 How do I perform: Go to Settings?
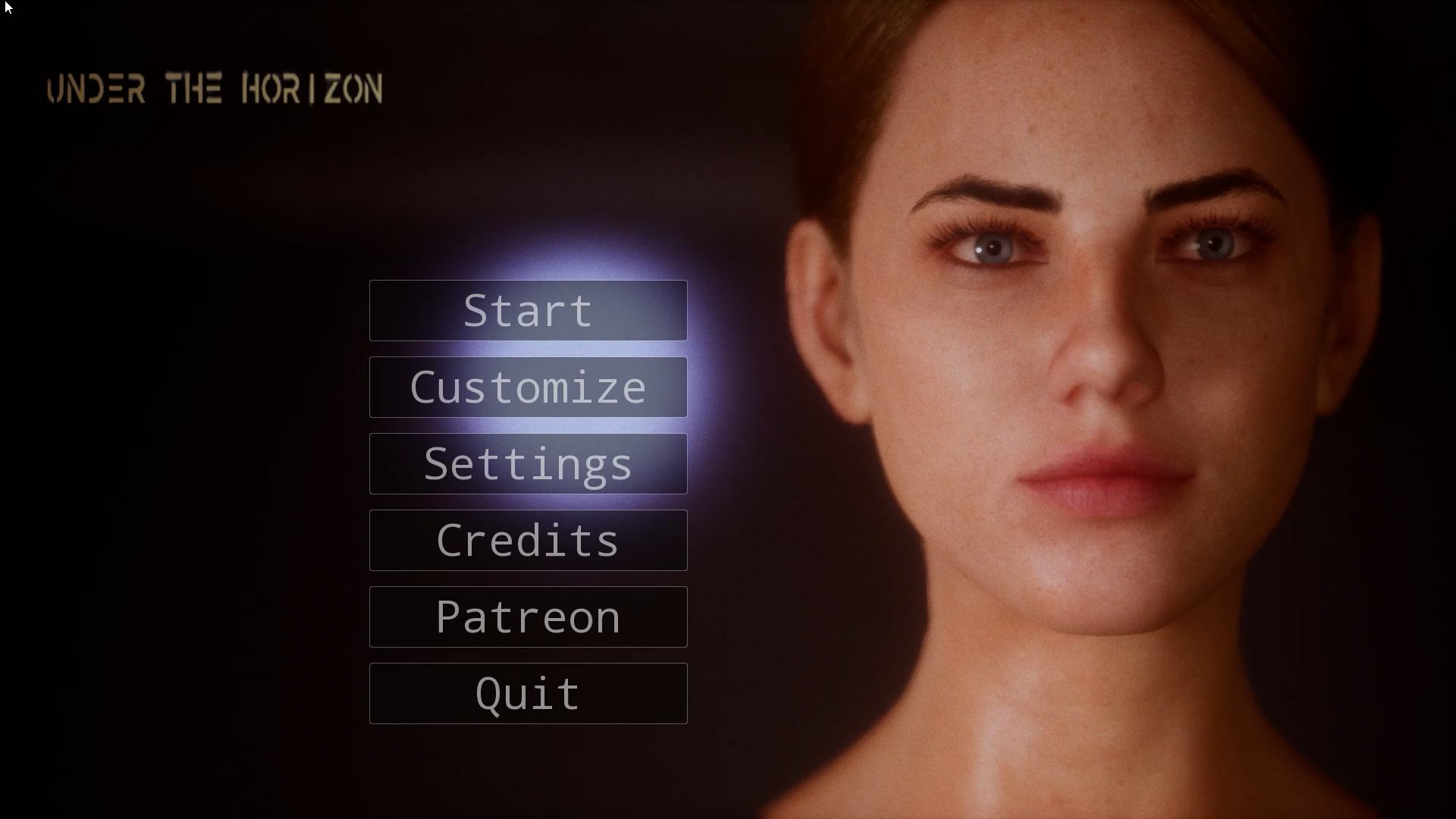point(528,464)
